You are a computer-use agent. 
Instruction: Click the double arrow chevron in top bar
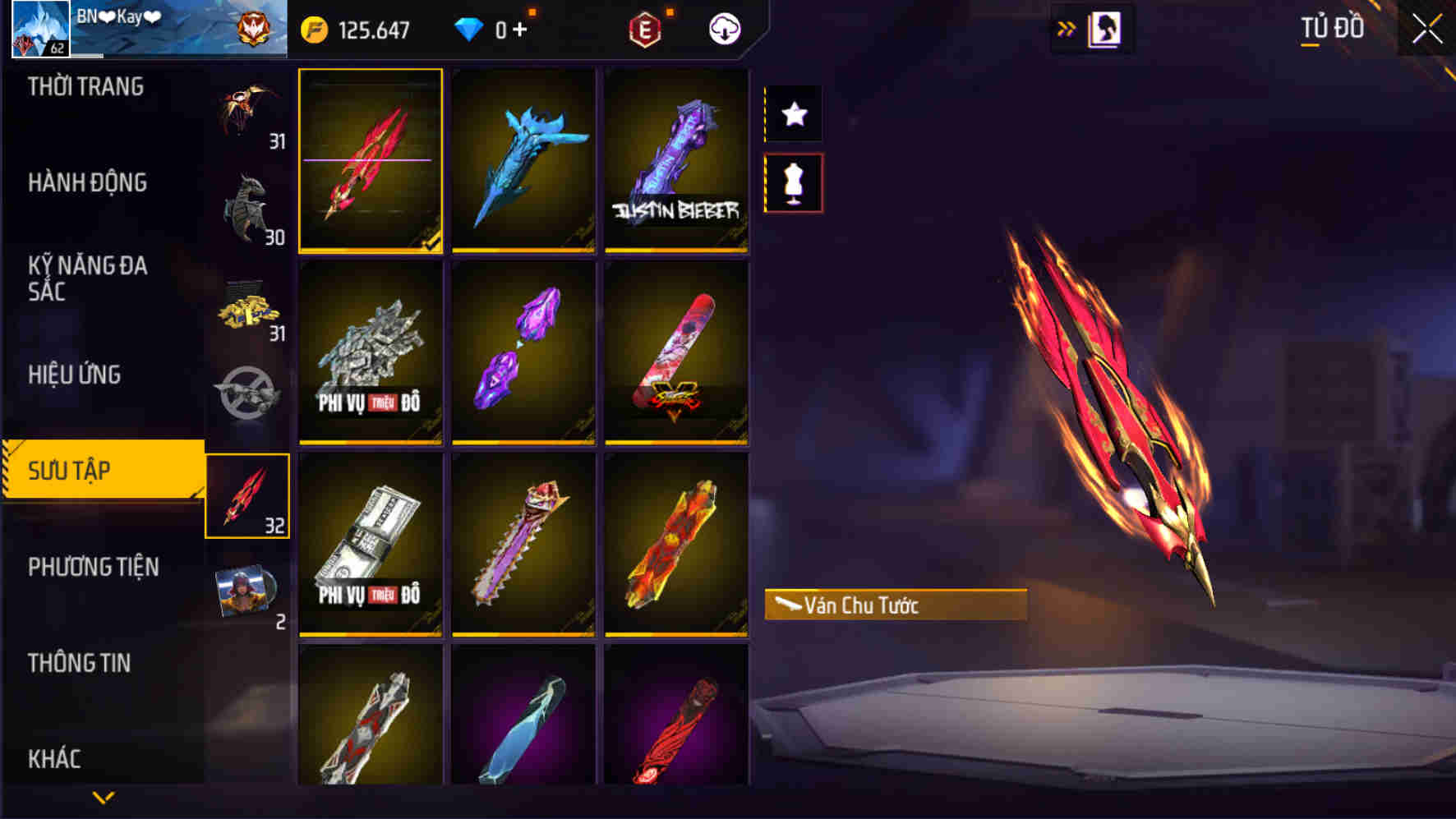[1066, 25]
